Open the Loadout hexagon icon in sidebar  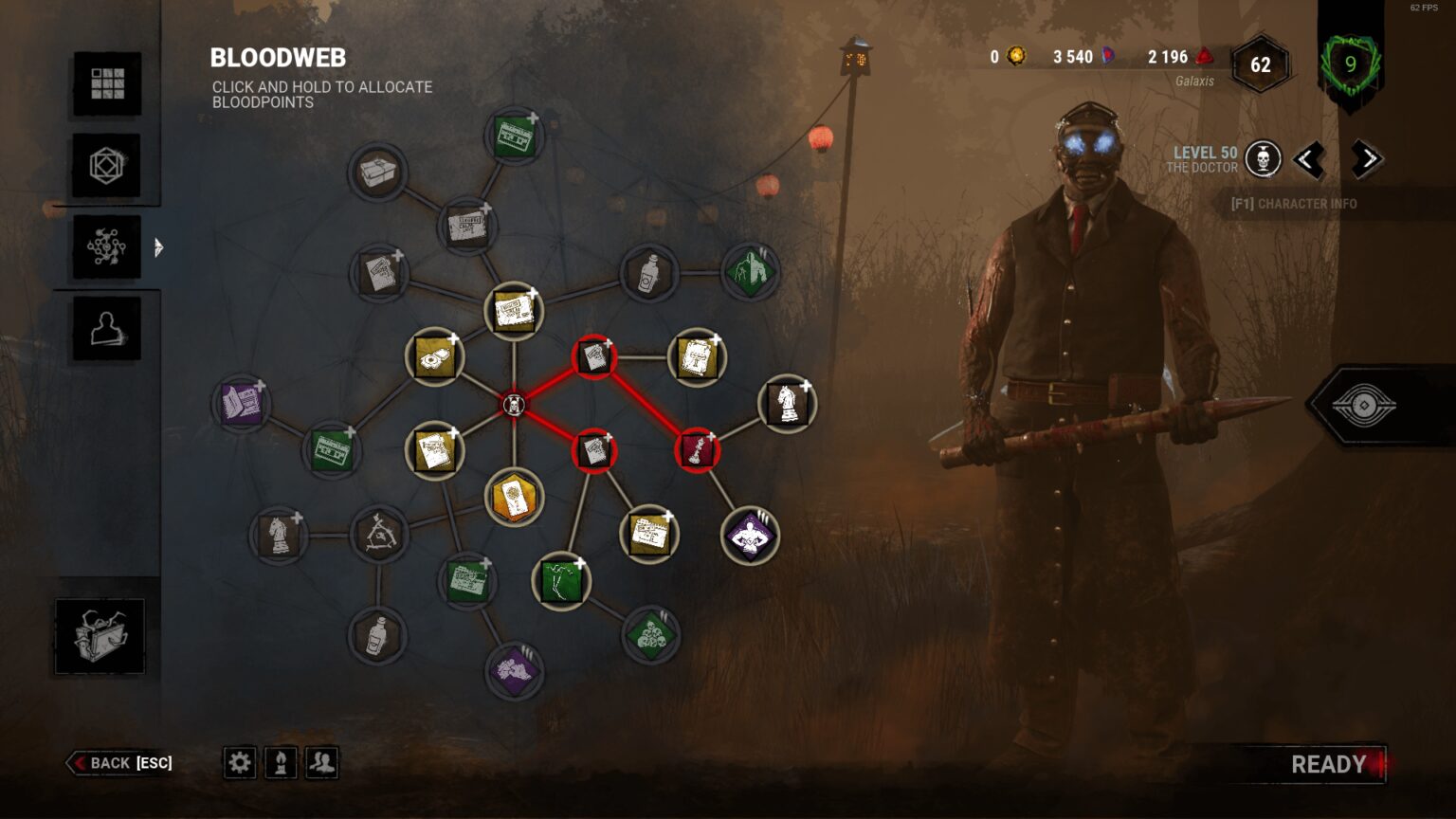click(x=106, y=166)
